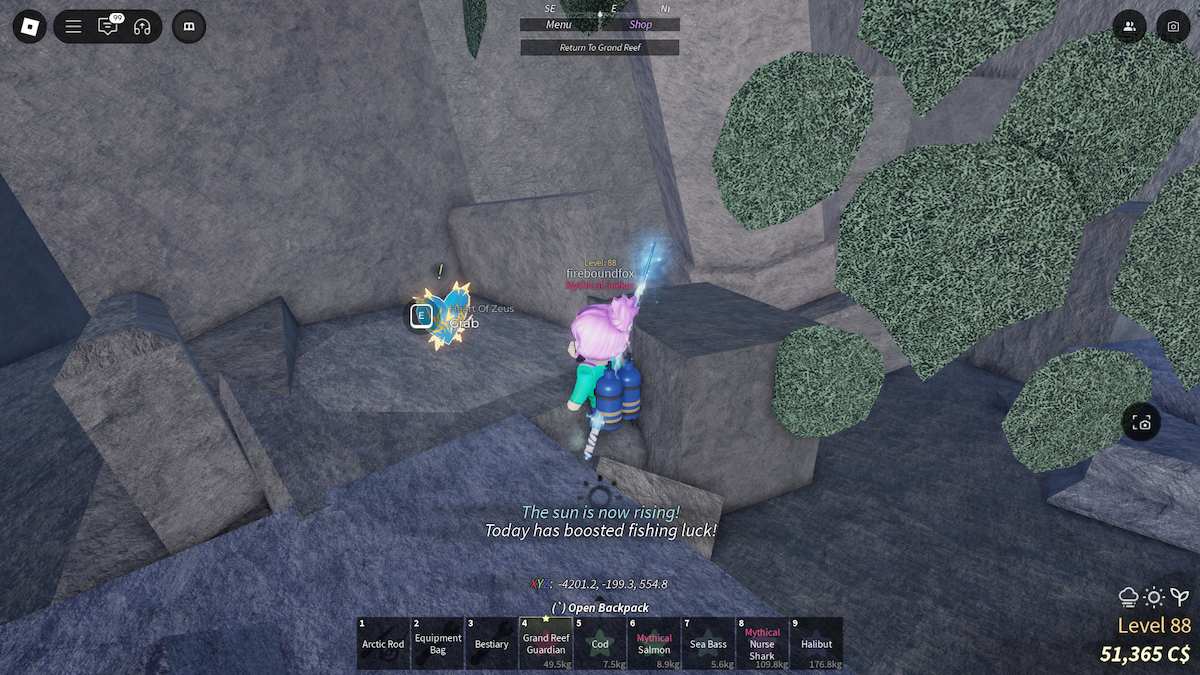
Task: Choose the Halibut hotbar slot
Action: point(816,643)
